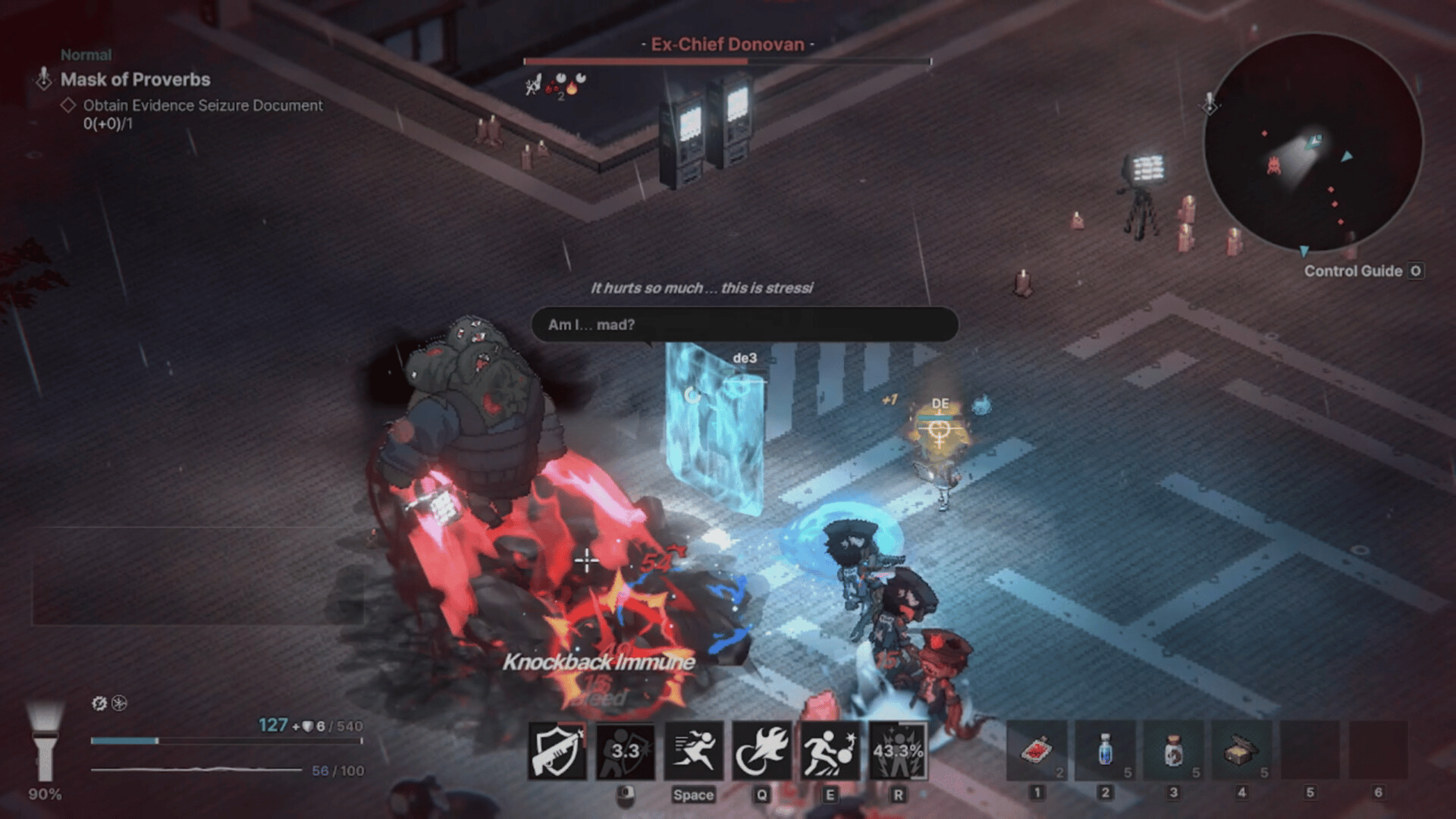1456x819 pixels.
Task: Click the Ex-Chief Donovan boss name
Action: (727, 44)
